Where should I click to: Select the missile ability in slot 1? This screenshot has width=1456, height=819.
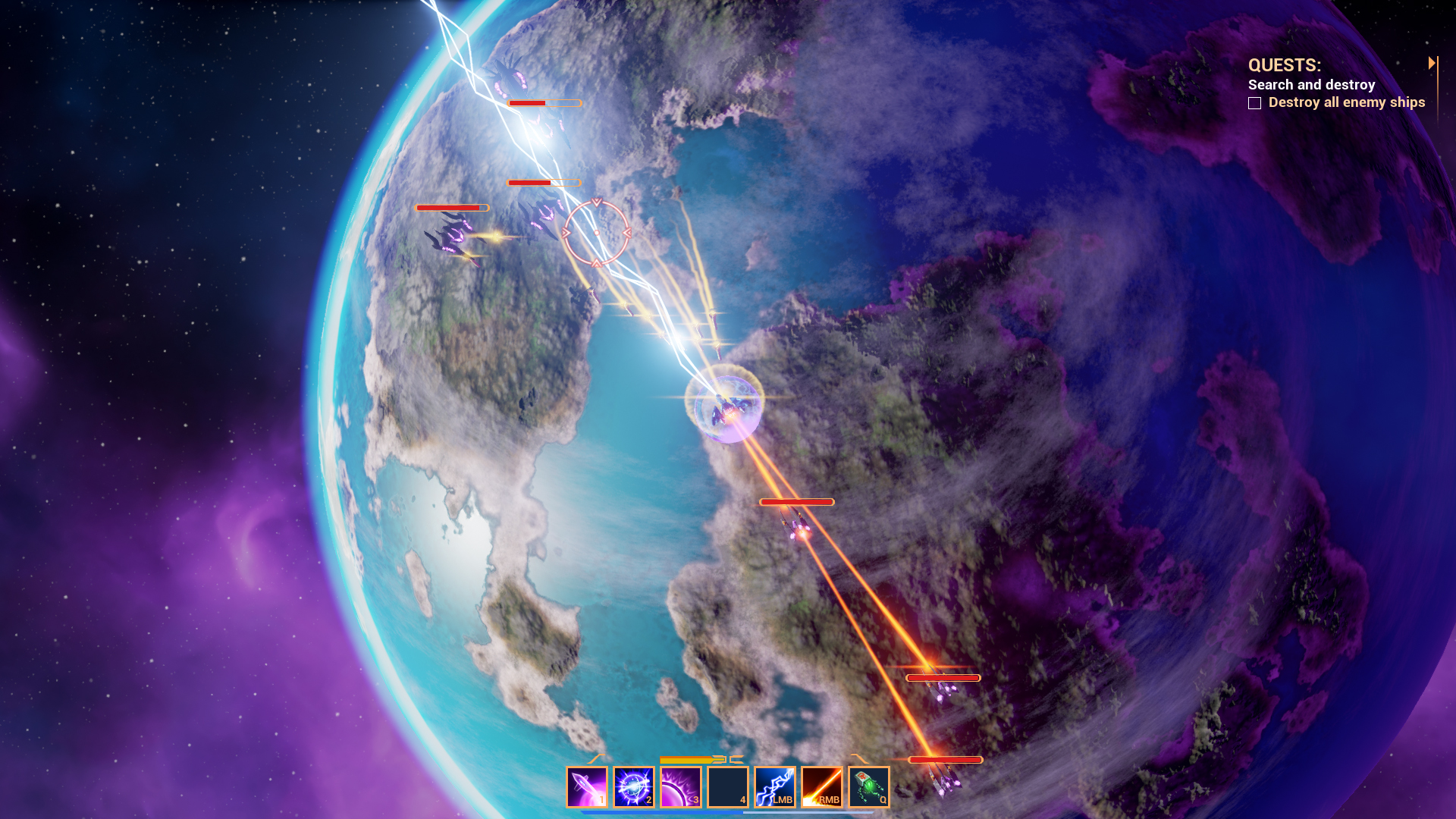pos(587,787)
